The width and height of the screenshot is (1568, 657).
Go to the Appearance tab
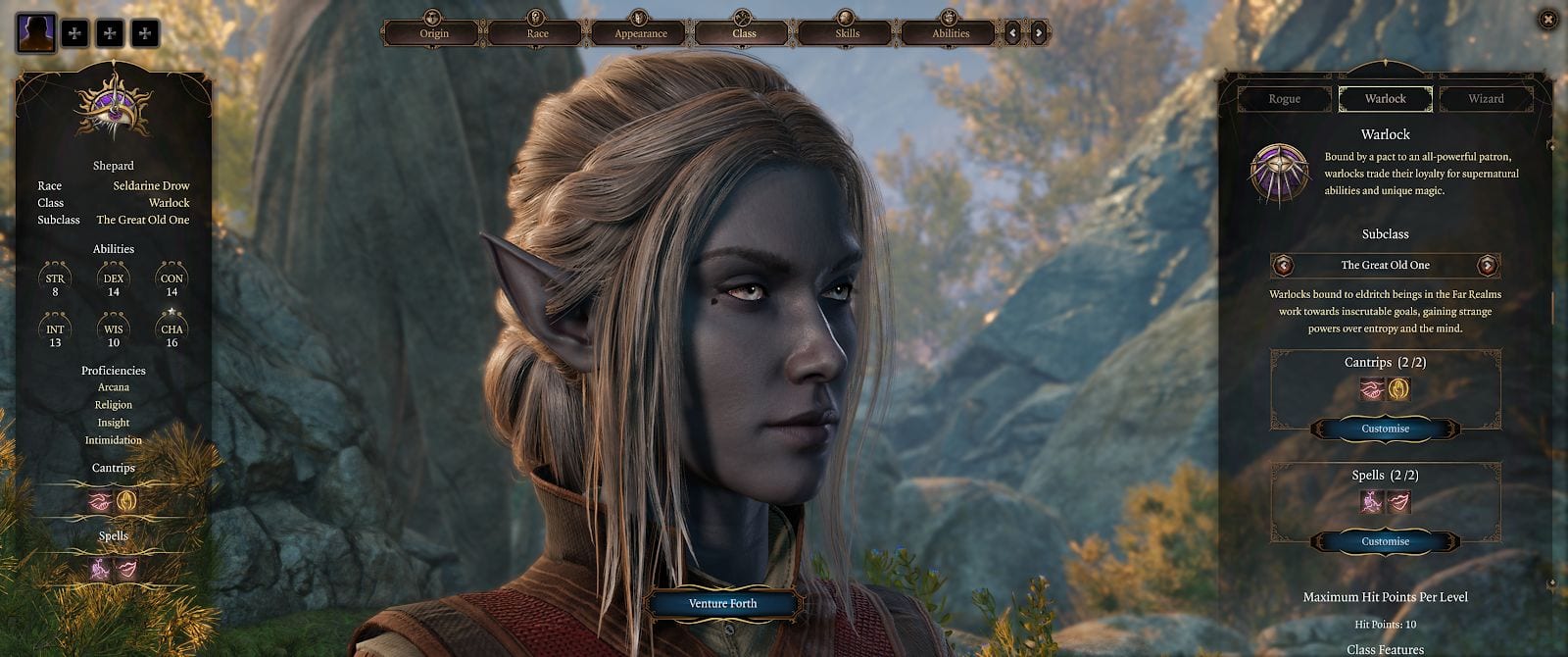click(640, 33)
